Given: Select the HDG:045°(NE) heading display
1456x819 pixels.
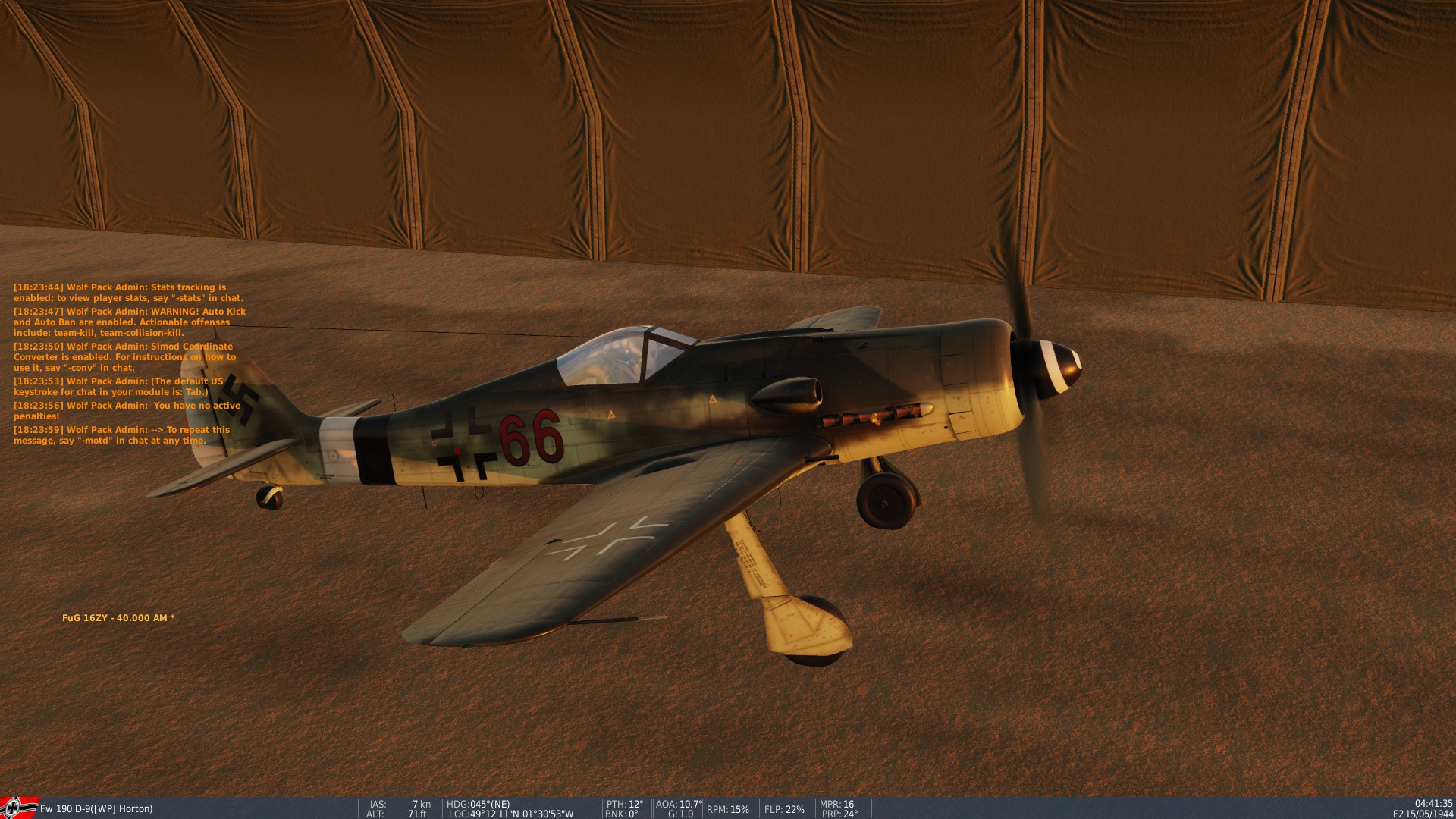Looking at the screenshot, I should click(x=478, y=805).
